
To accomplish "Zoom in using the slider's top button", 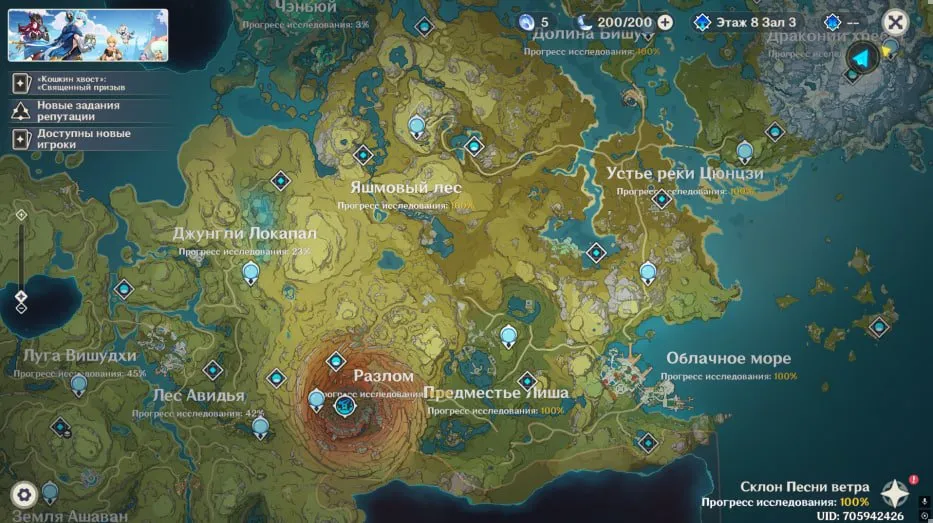I will pos(21,215).
